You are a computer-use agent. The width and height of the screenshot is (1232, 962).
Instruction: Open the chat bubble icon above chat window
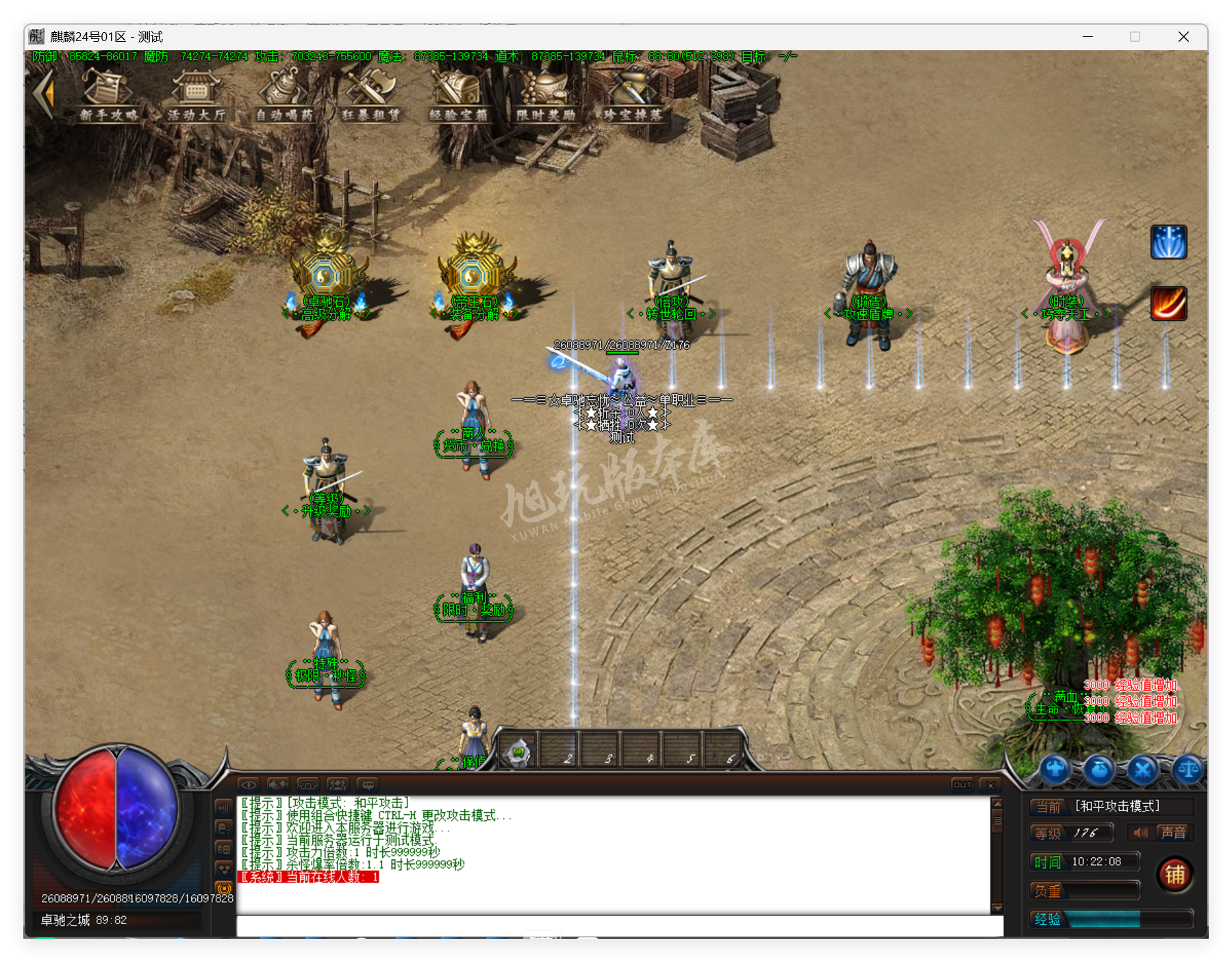[x=369, y=785]
